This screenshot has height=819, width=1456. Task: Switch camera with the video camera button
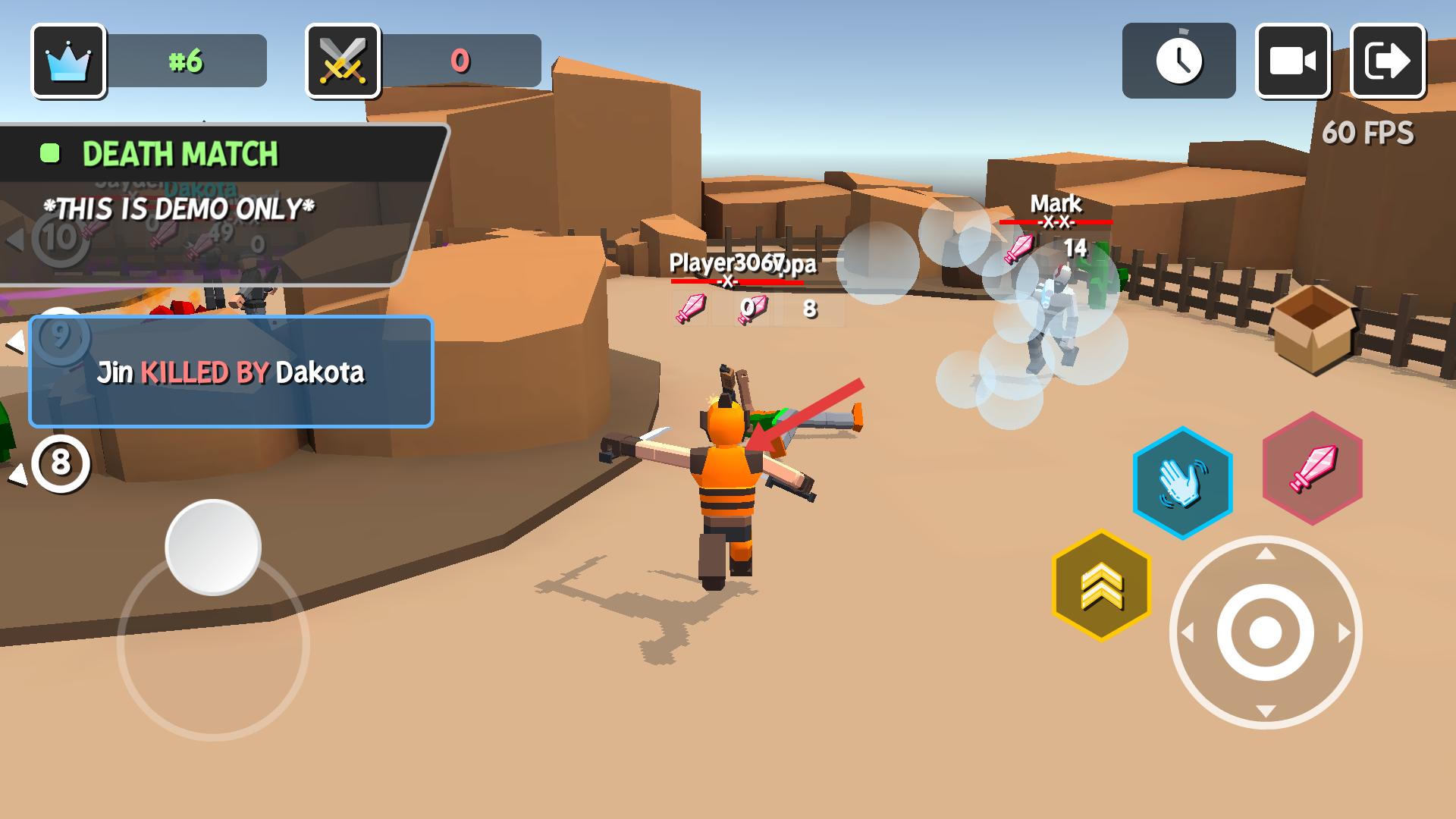[1293, 61]
